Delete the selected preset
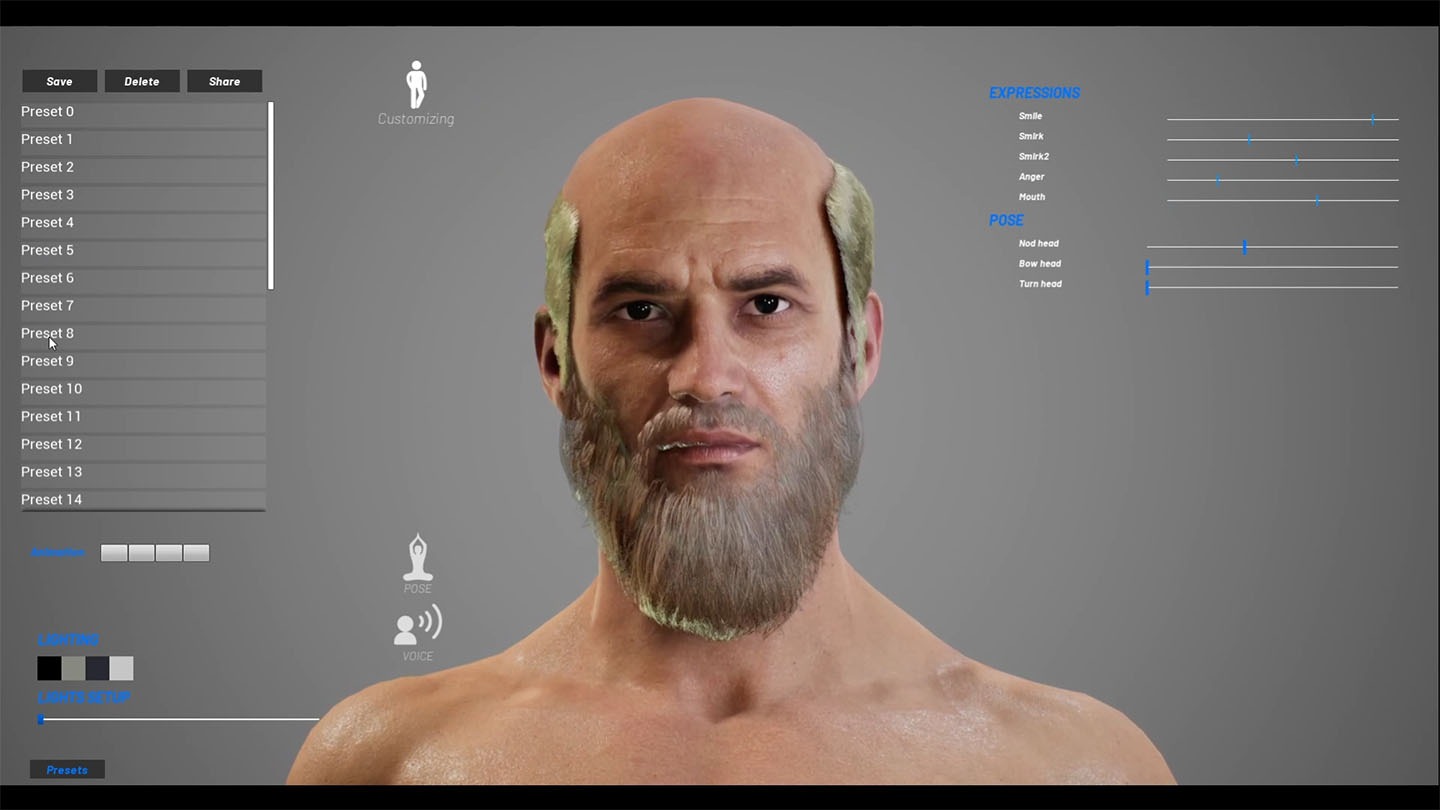 142,81
